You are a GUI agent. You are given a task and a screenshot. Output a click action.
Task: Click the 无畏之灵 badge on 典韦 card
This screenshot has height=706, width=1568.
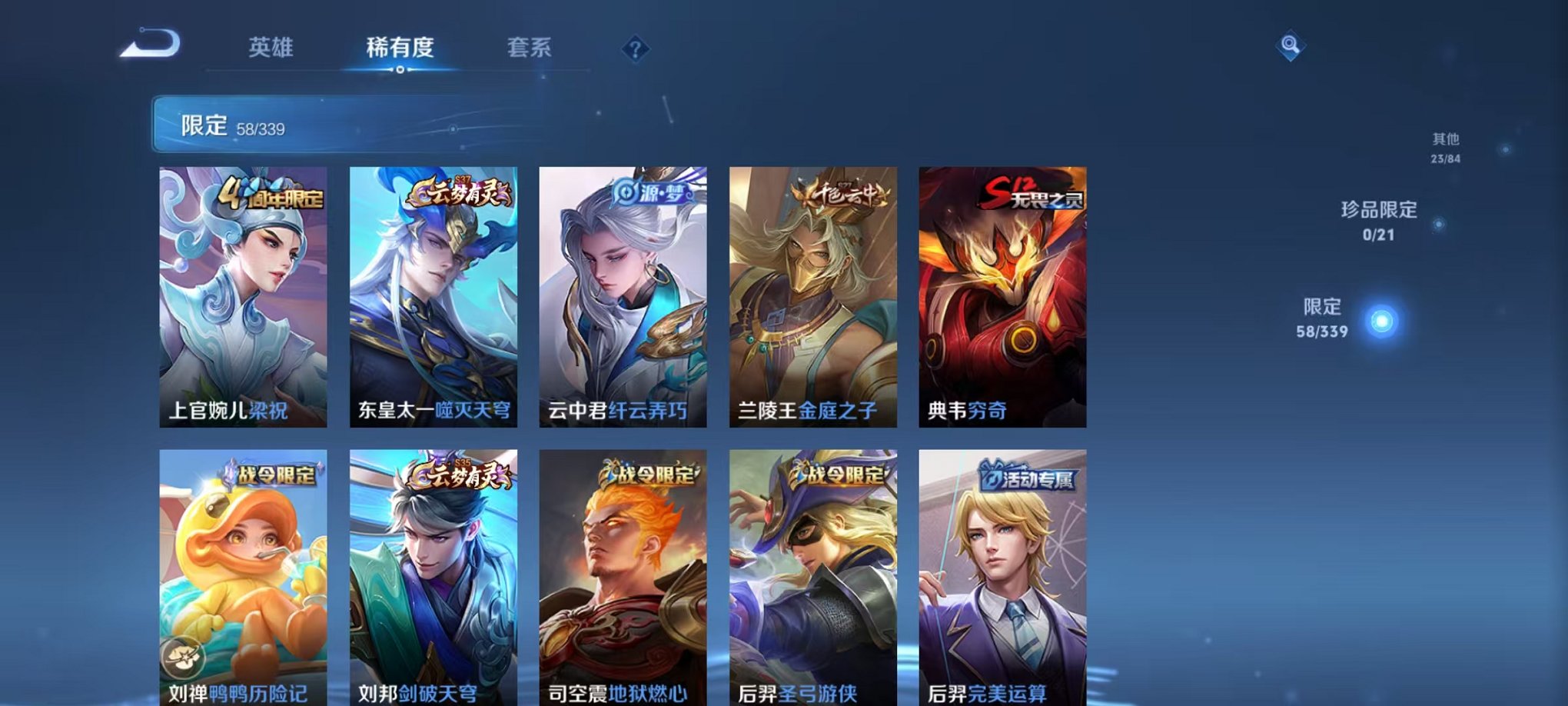pyautogui.click(x=1031, y=195)
